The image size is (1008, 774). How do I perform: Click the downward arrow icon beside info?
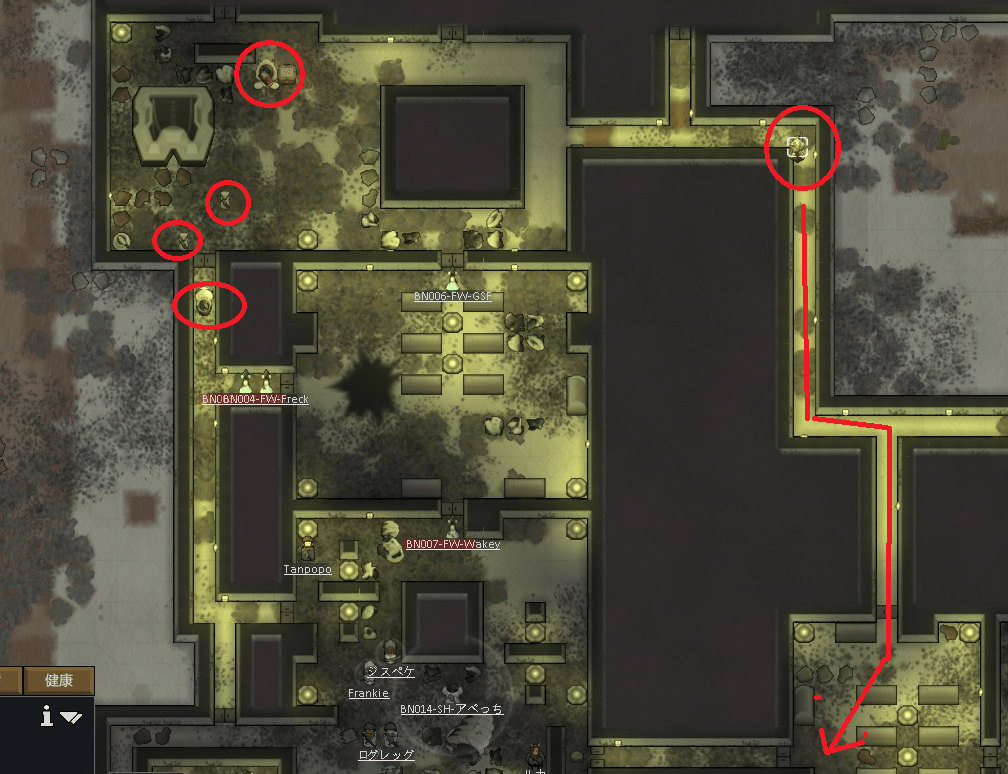coord(71,717)
